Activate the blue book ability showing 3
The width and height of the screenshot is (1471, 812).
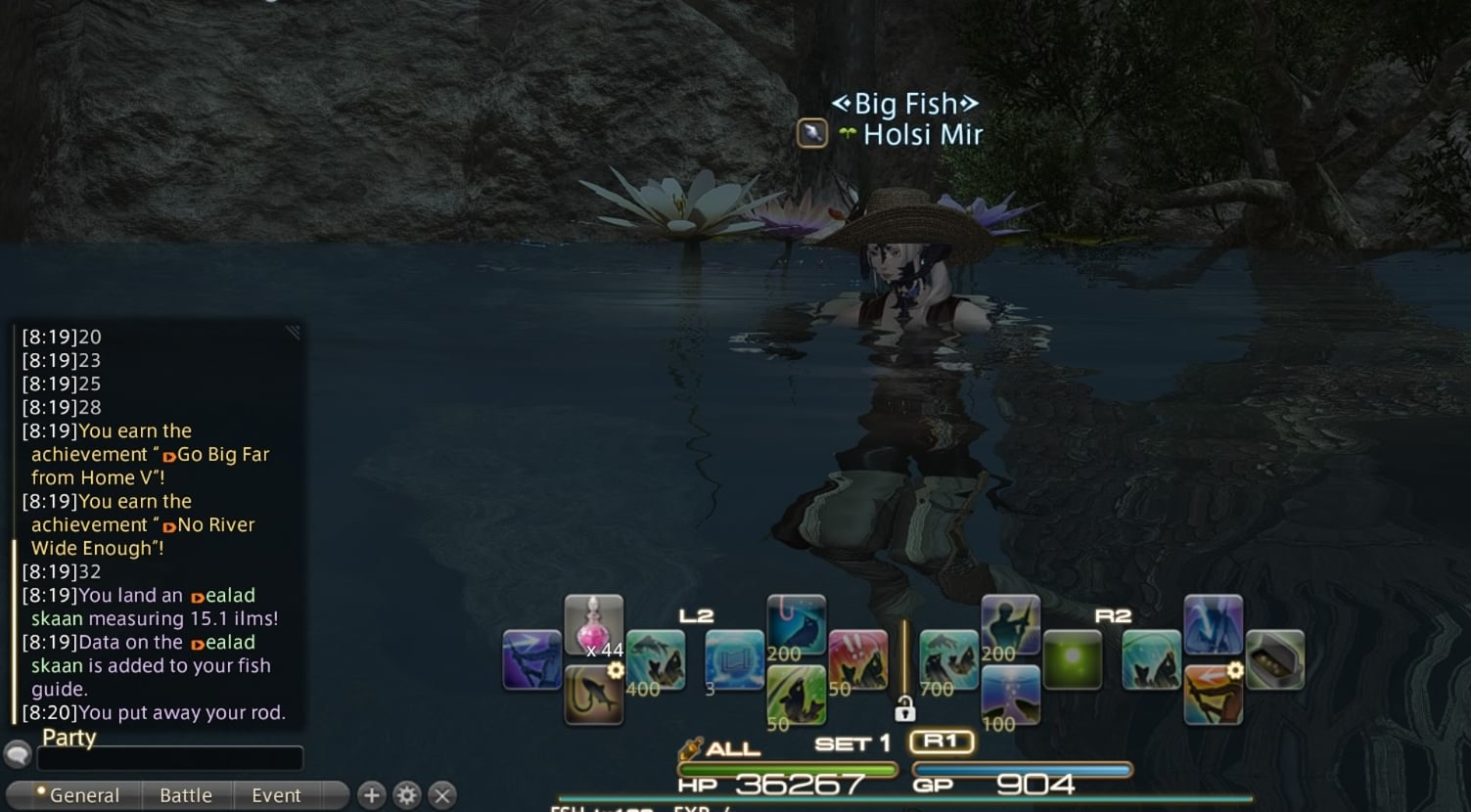click(734, 660)
